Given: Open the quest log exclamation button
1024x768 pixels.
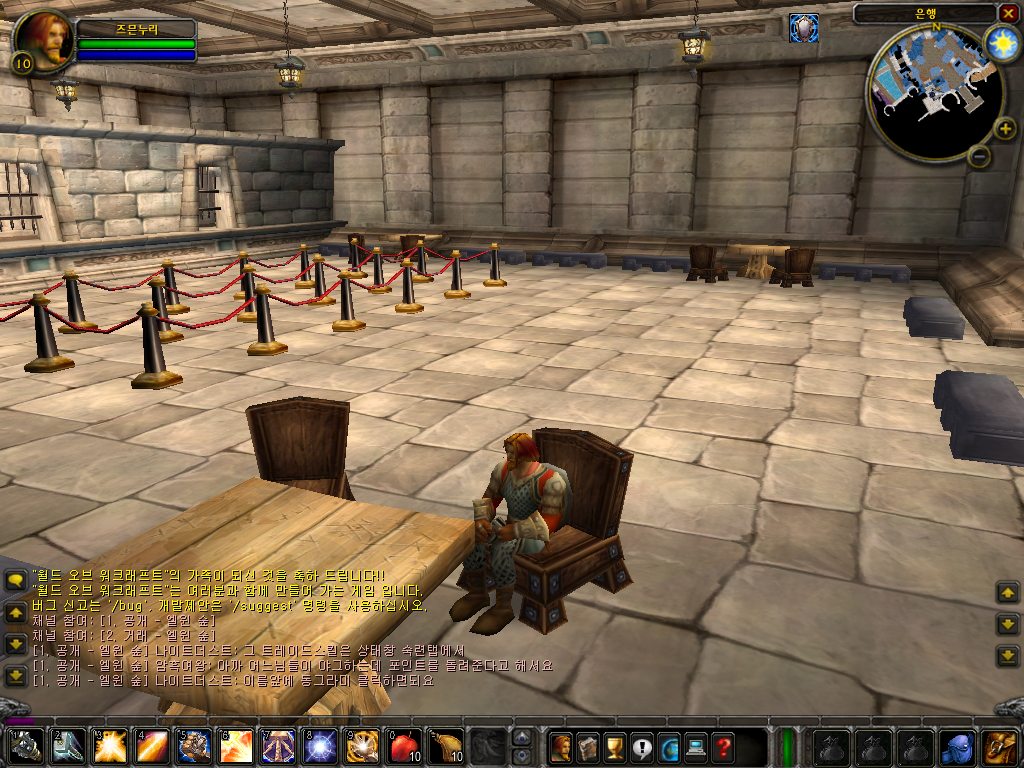Looking at the screenshot, I should pyautogui.click(x=642, y=747).
